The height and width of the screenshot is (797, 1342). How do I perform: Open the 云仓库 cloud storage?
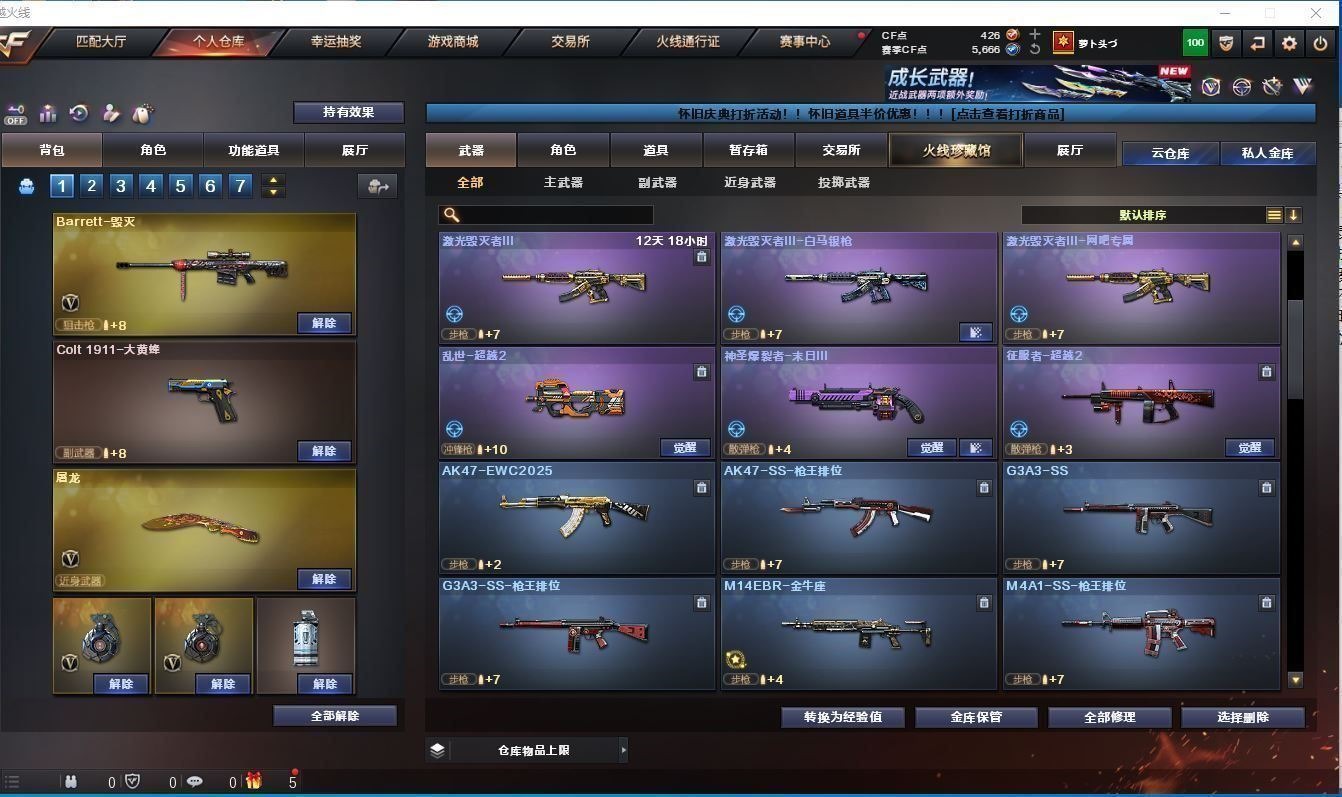click(1170, 153)
